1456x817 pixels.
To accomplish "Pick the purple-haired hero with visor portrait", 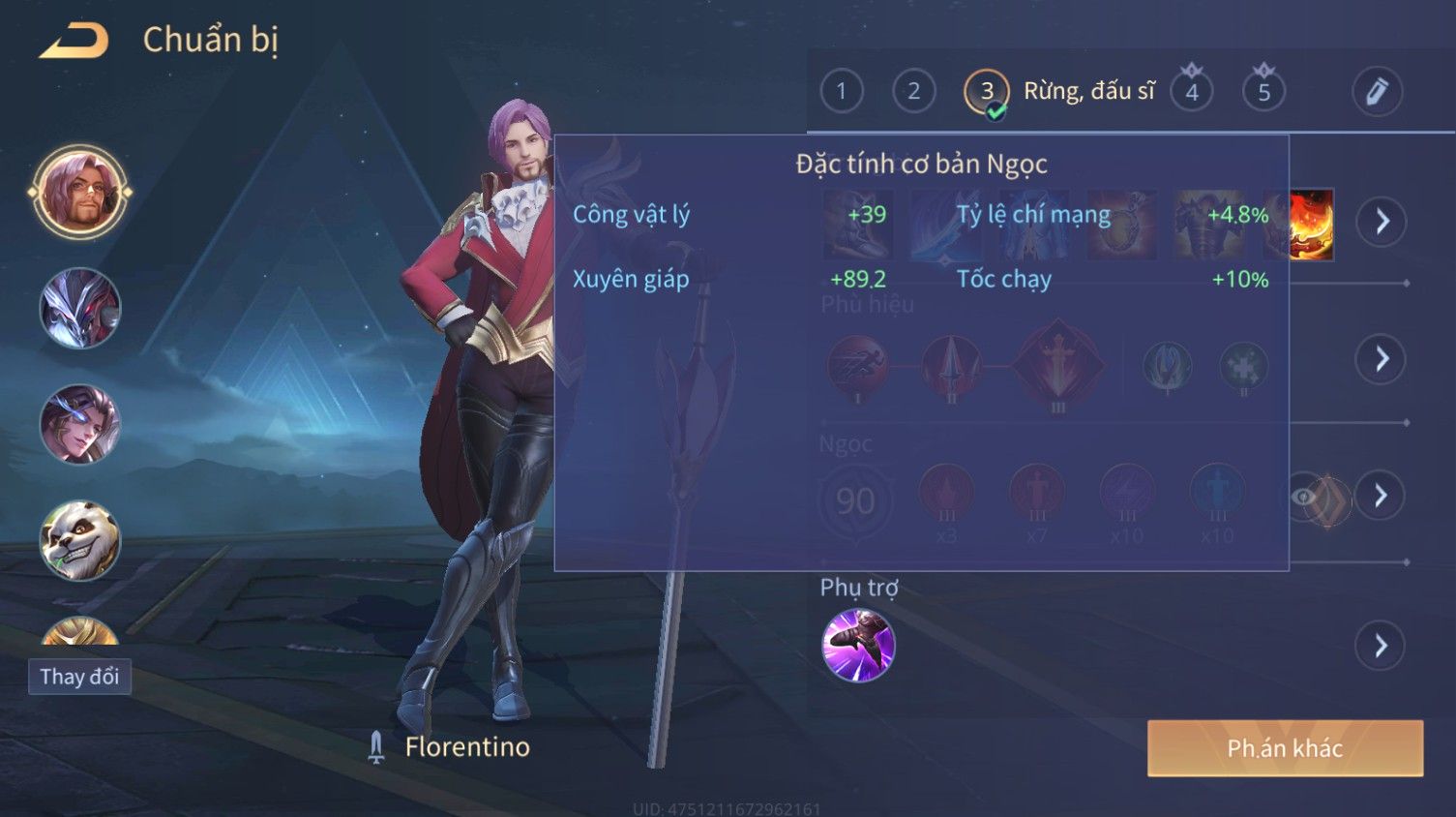I will coord(79,424).
